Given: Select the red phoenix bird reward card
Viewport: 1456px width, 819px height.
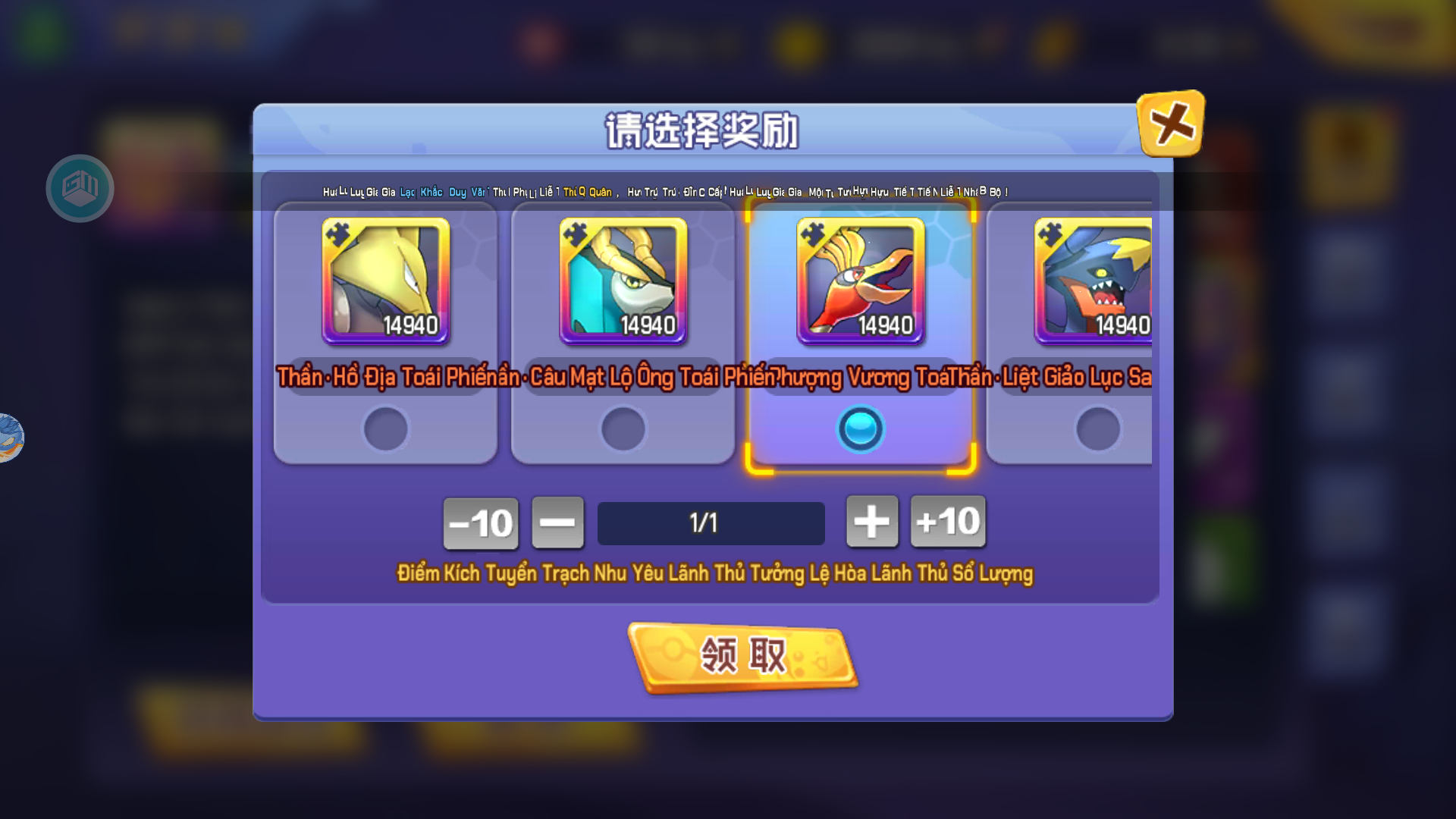Looking at the screenshot, I should click(x=860, y=281).
